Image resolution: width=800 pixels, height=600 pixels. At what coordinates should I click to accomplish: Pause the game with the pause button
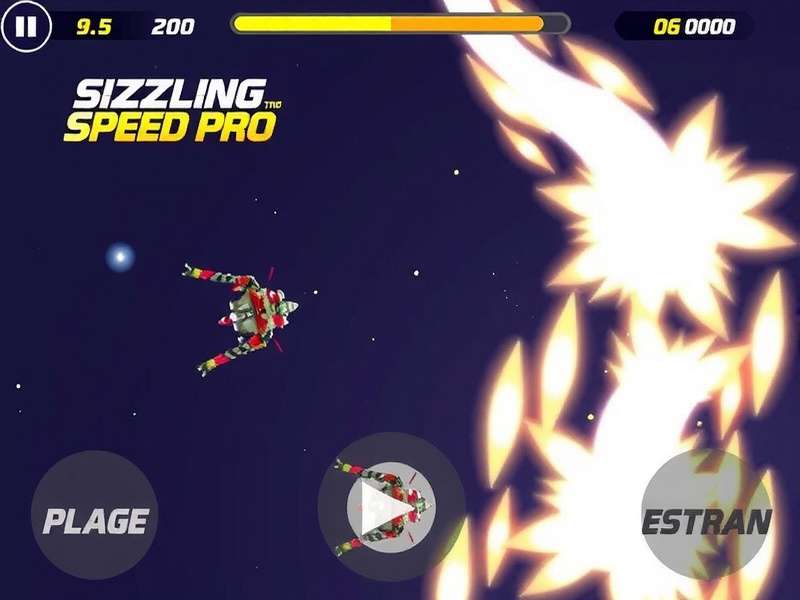[x=25, y=27]
